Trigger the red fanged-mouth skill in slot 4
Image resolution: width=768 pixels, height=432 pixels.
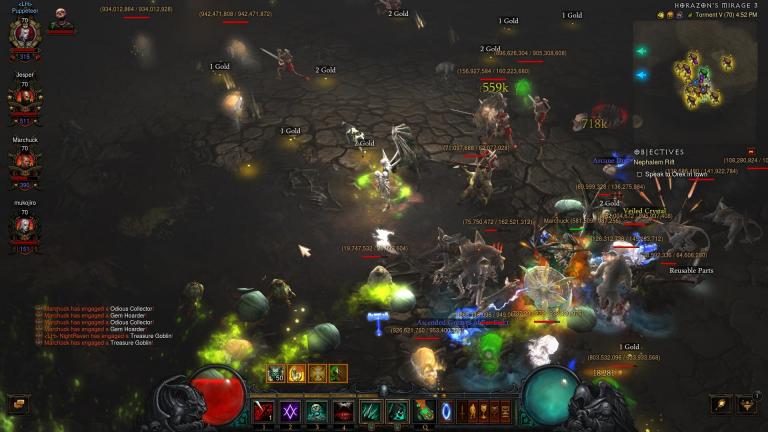343,411
